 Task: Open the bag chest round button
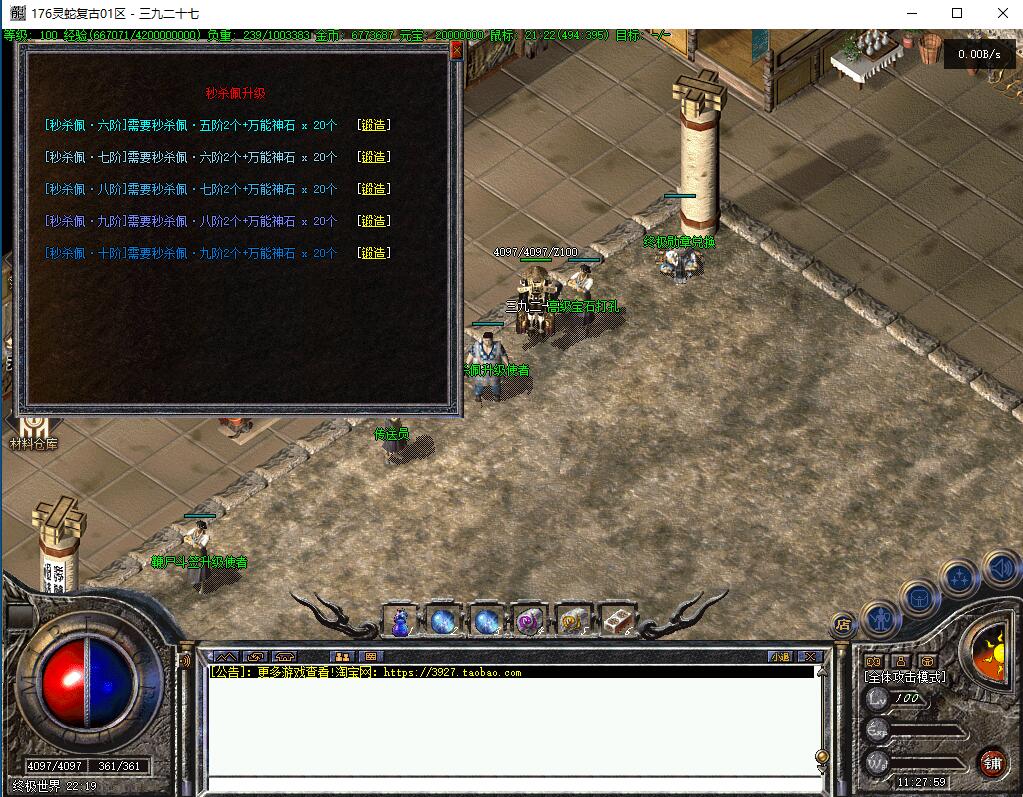pyautogui.click(x=918, y=598)
